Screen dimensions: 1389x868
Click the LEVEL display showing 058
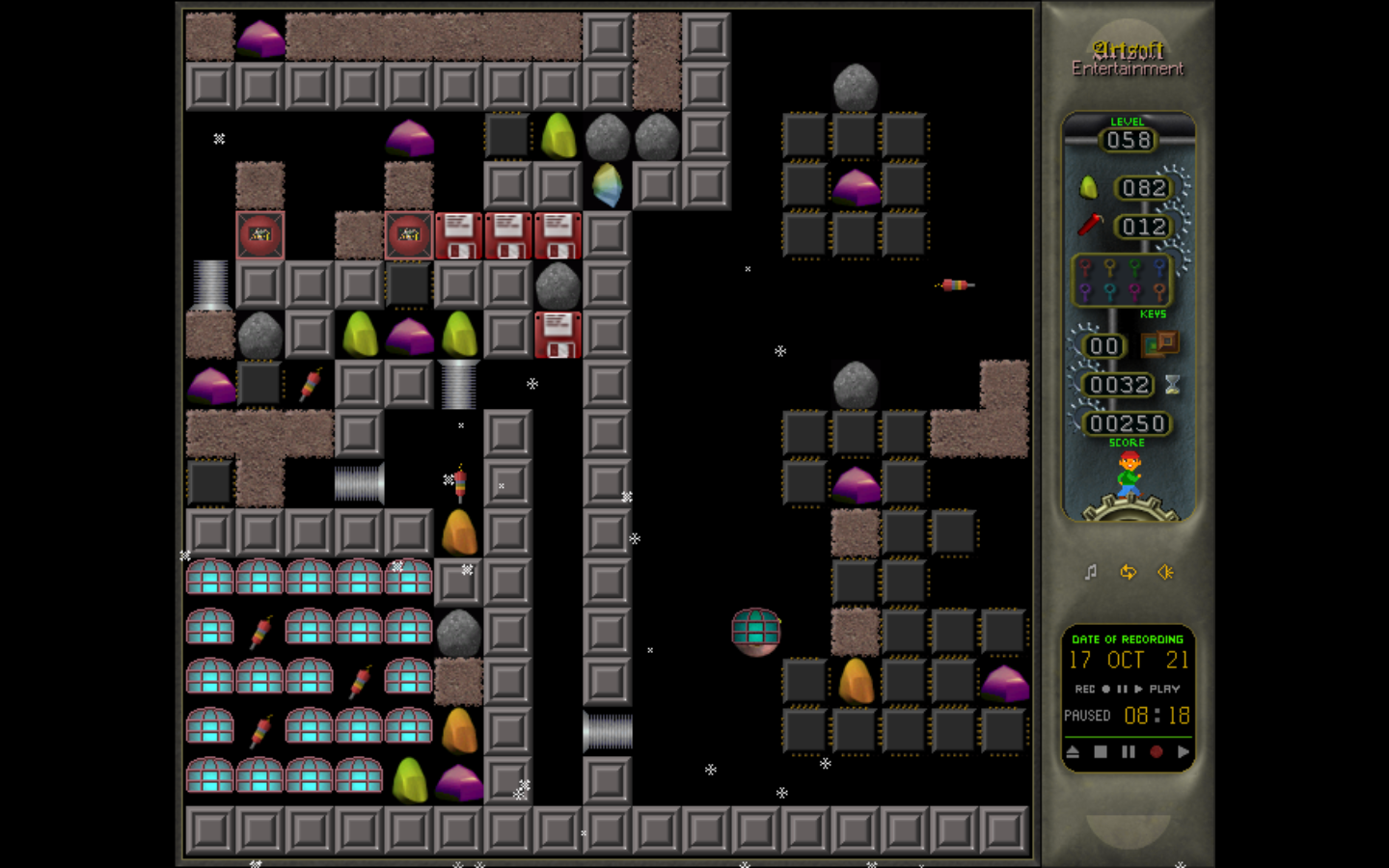1129,140
